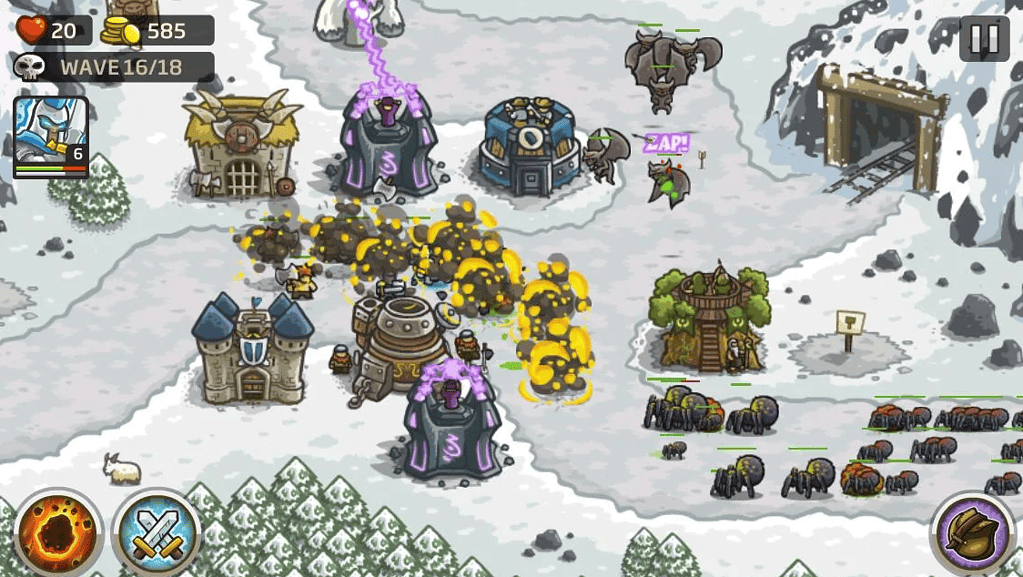The height and width of the screenshot is (577, 1023).
Task: Pause the game
Action: click(984, 38)
